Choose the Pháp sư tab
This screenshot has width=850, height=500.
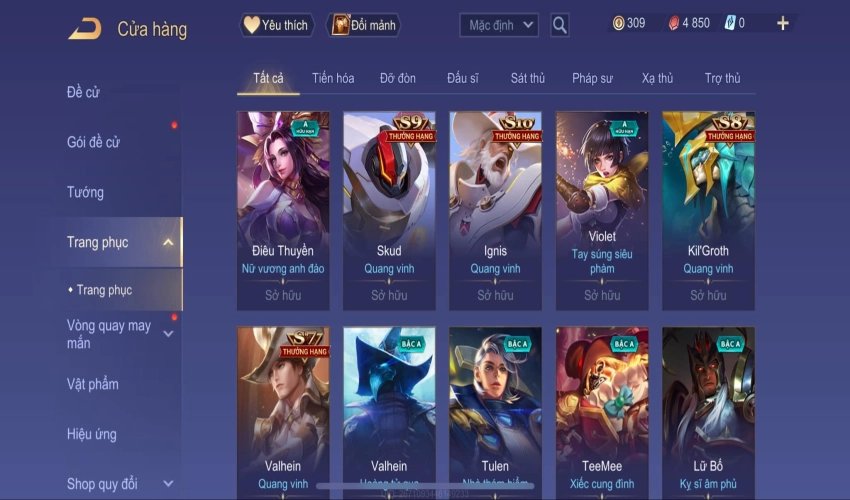[x=592, y=78]
